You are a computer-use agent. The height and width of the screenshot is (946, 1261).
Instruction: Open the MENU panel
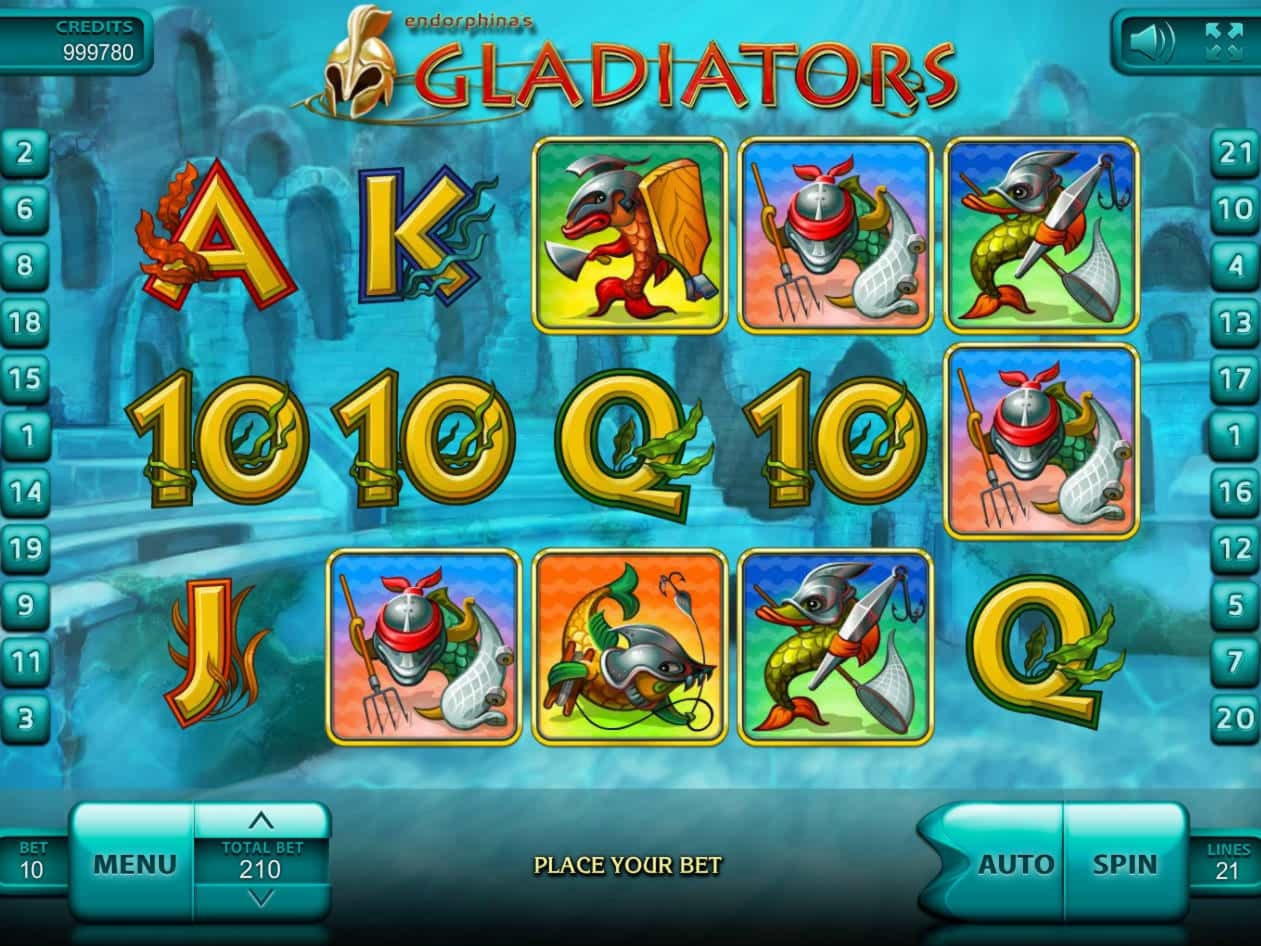point(134,864)
